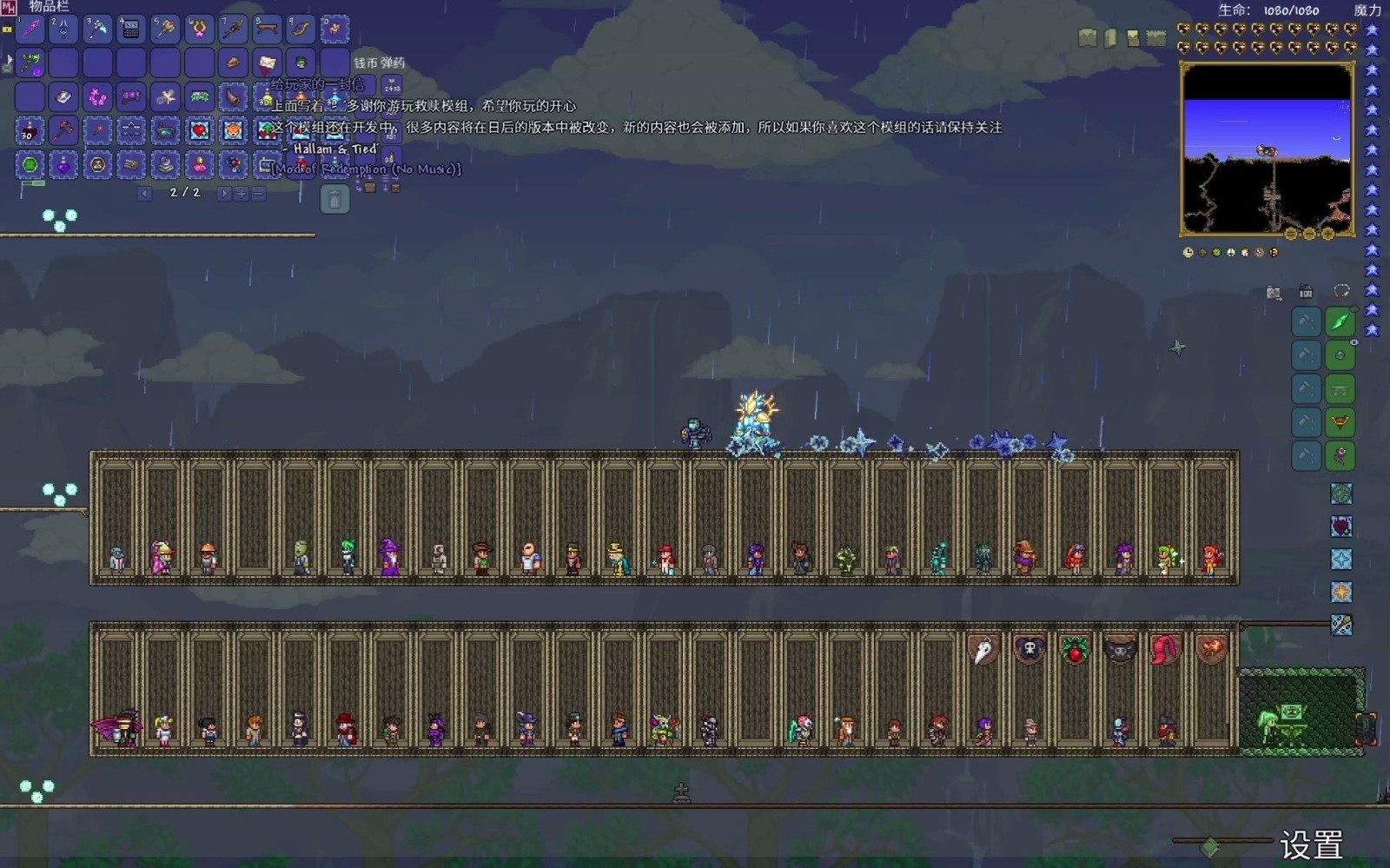This screenshot has height=868, width=1390.
Task: Click the minimap
Action: [x=1266, y=149]
